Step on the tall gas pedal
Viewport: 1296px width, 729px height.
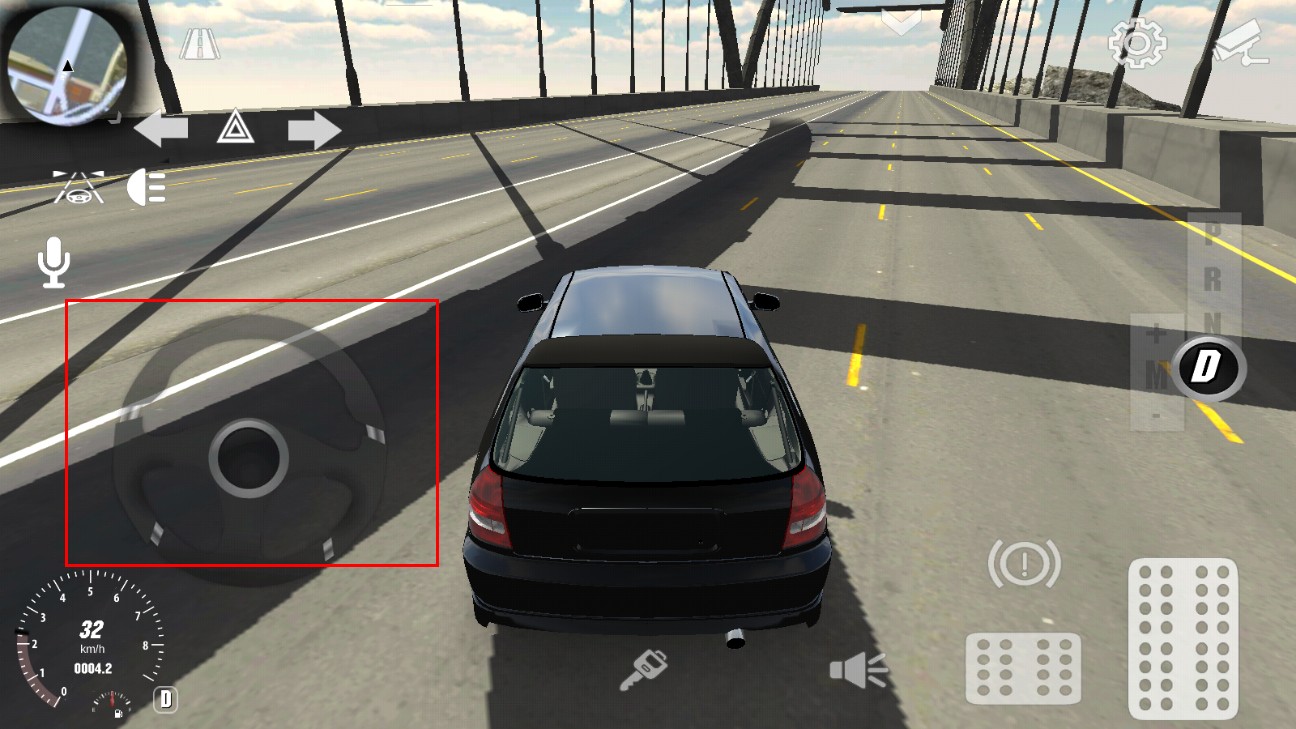click(1183, 637)
